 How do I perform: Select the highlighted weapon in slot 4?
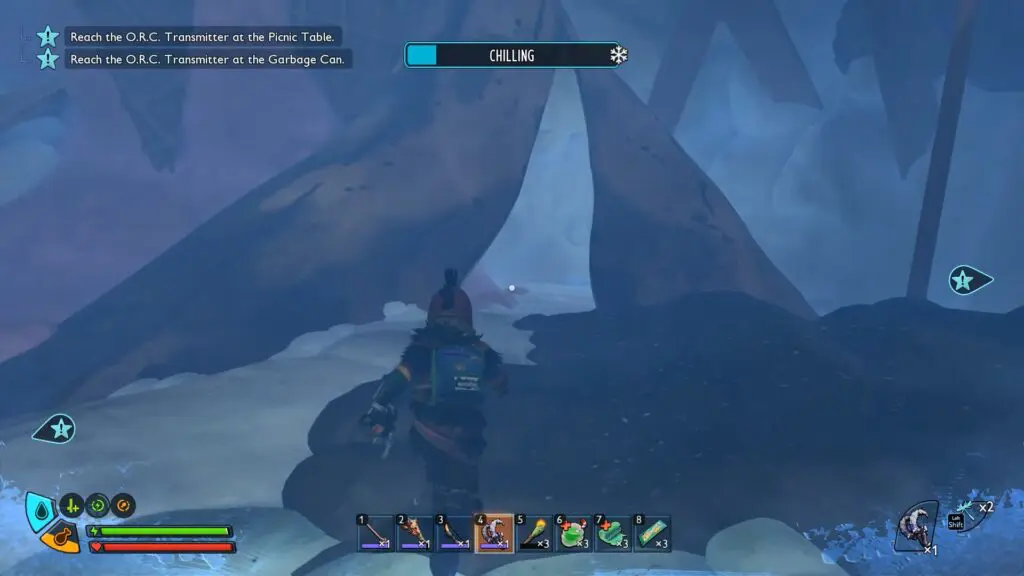pos(493,534)
